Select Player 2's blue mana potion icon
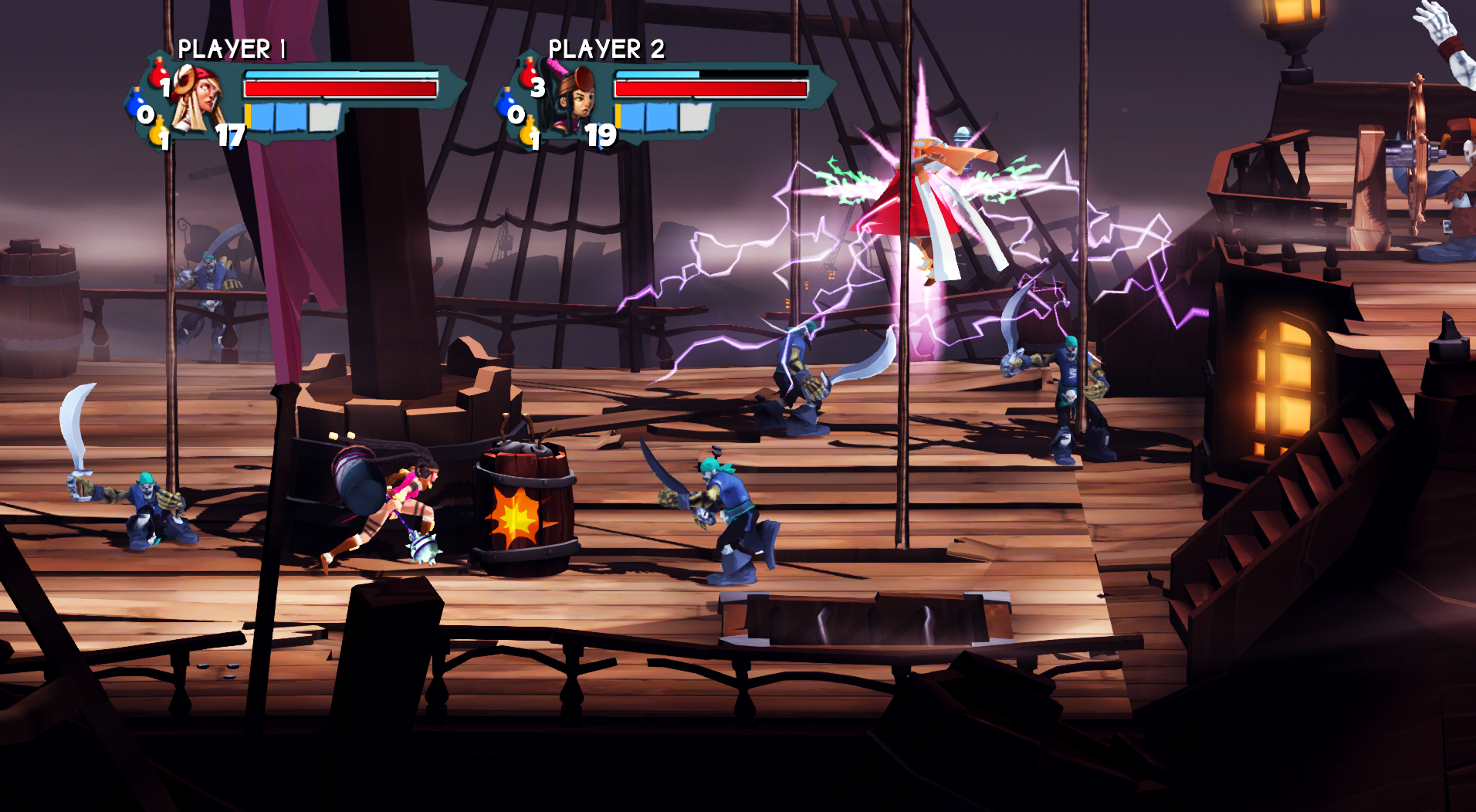Screen dimensions: 1476x812 tap(507, 101)
